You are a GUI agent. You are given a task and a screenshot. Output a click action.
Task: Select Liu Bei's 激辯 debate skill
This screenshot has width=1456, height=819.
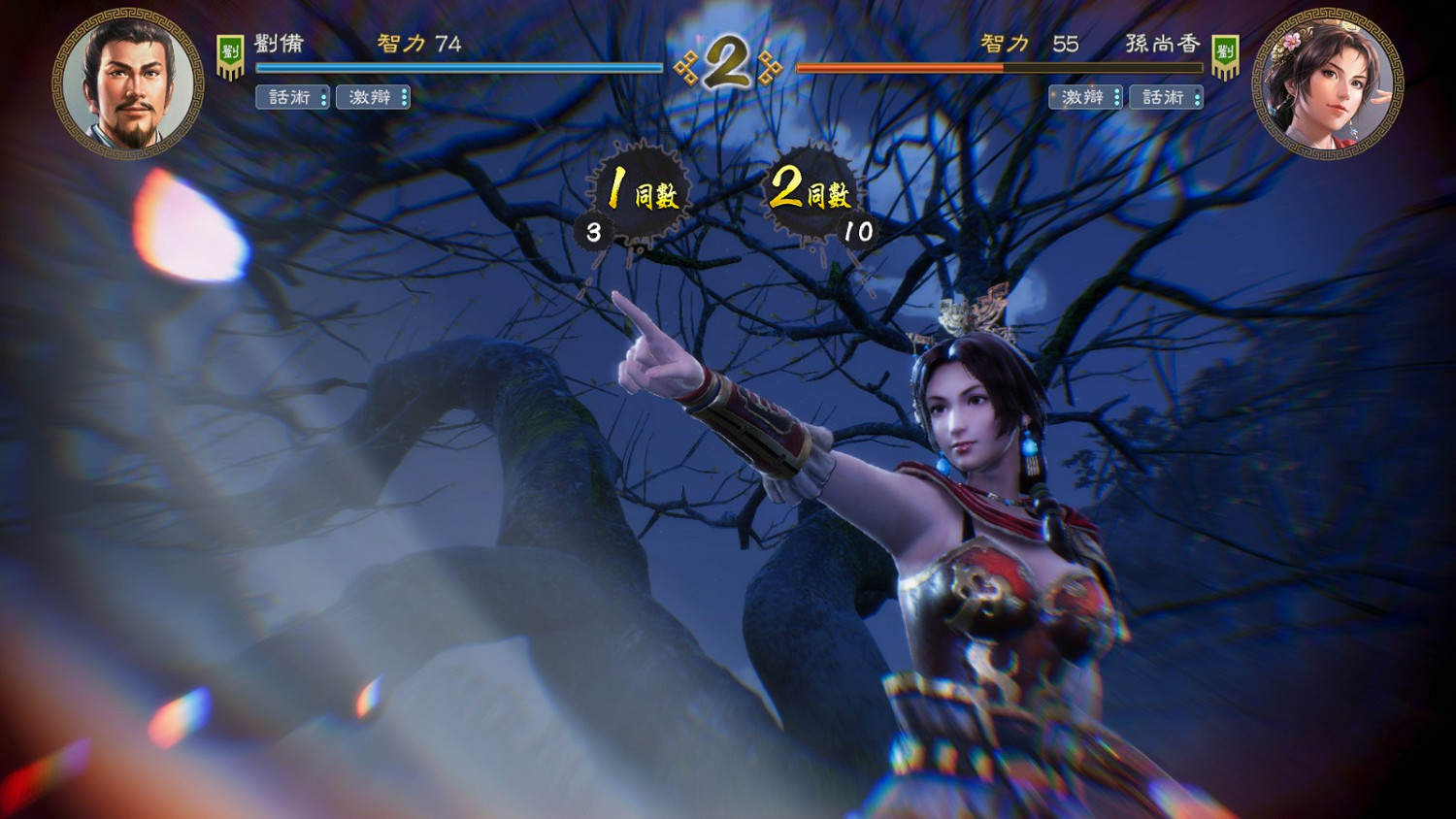click(373, 97)
